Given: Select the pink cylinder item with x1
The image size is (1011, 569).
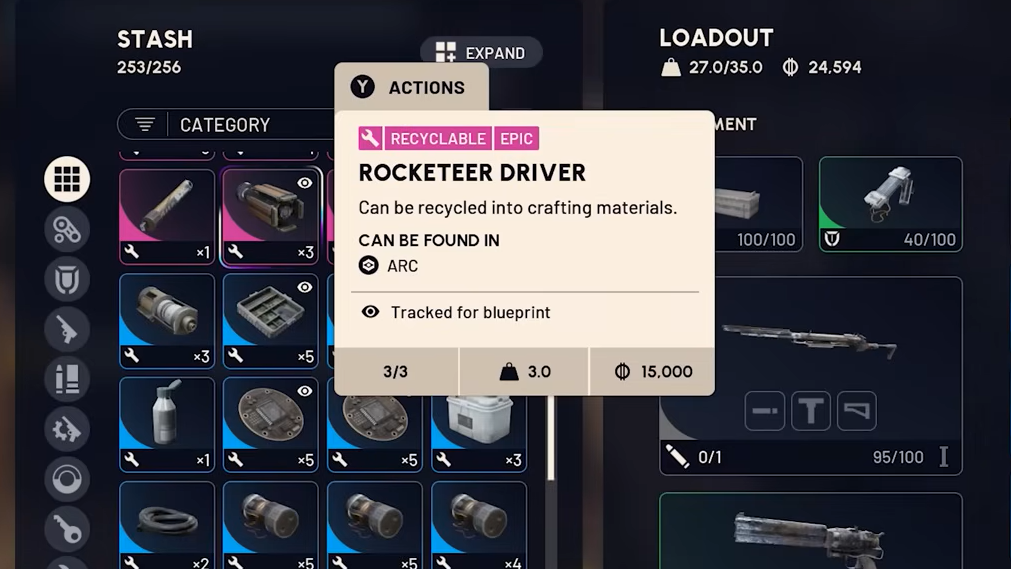Looking at the screenshot, I should coord(167,216).
